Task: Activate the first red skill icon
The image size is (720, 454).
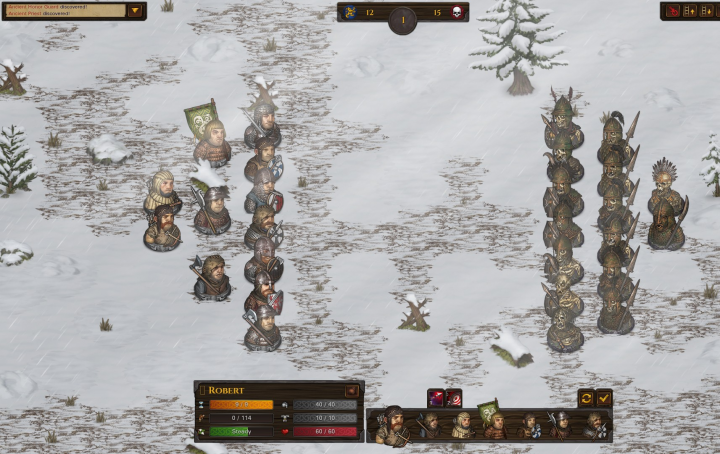Action: pyautogui.click(x=436, y=397)
